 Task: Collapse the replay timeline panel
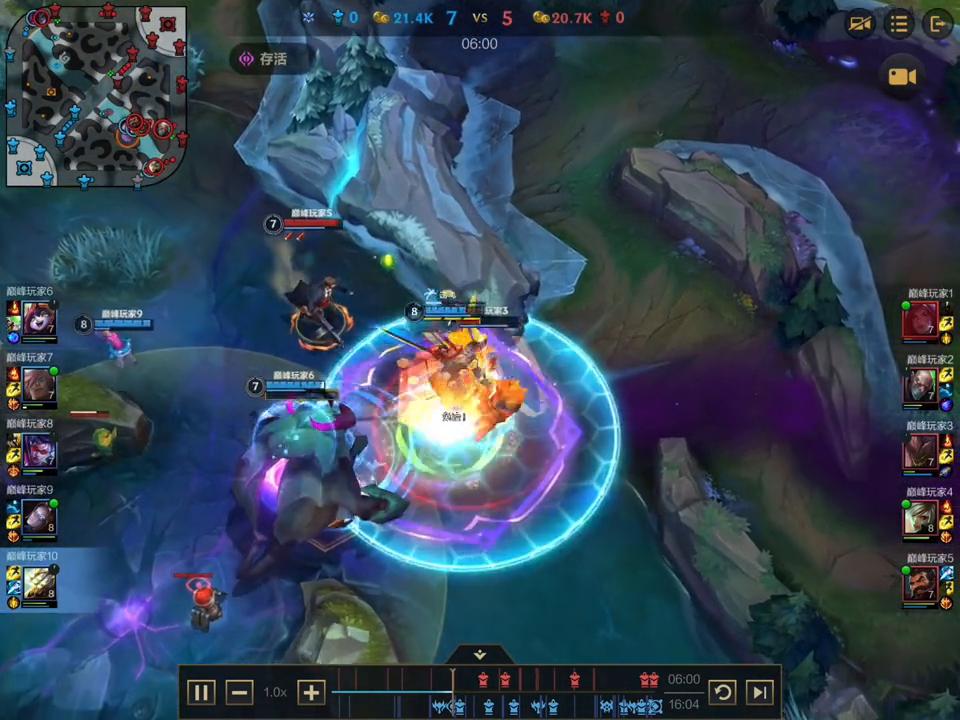click(480, 655)
